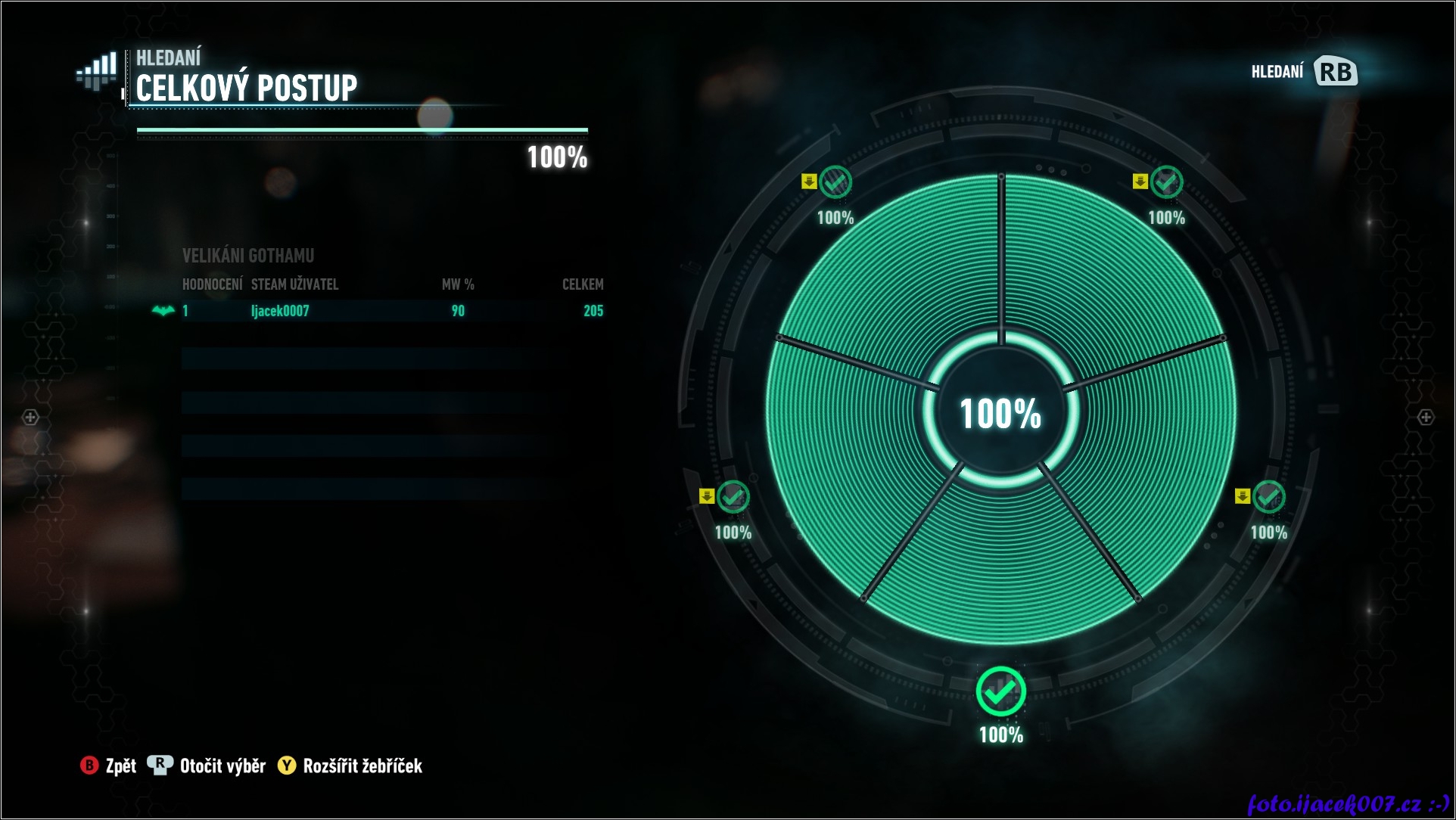The height and width of the screenshot is (820, 1456).
Task: Click the signal bars icon beside the title
Action: point(98,71)
